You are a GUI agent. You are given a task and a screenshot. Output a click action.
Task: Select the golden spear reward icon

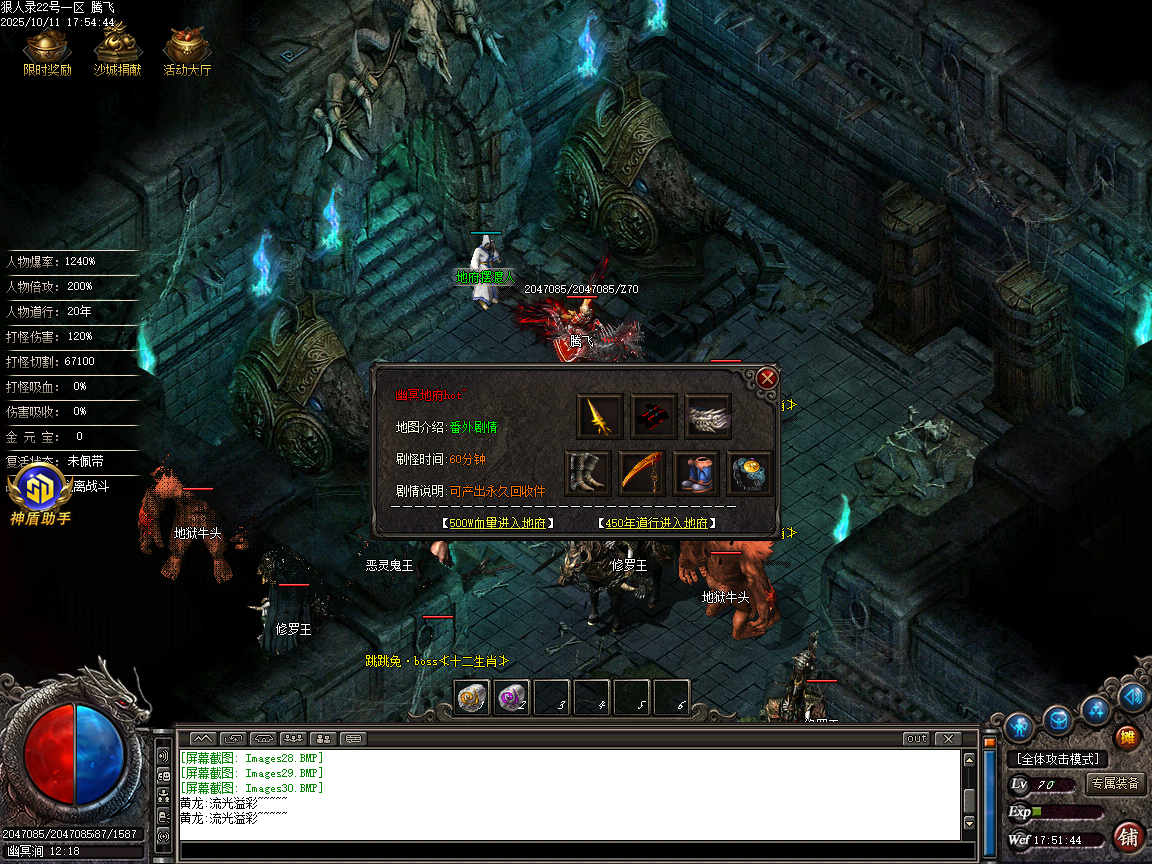tap(600, 416)
